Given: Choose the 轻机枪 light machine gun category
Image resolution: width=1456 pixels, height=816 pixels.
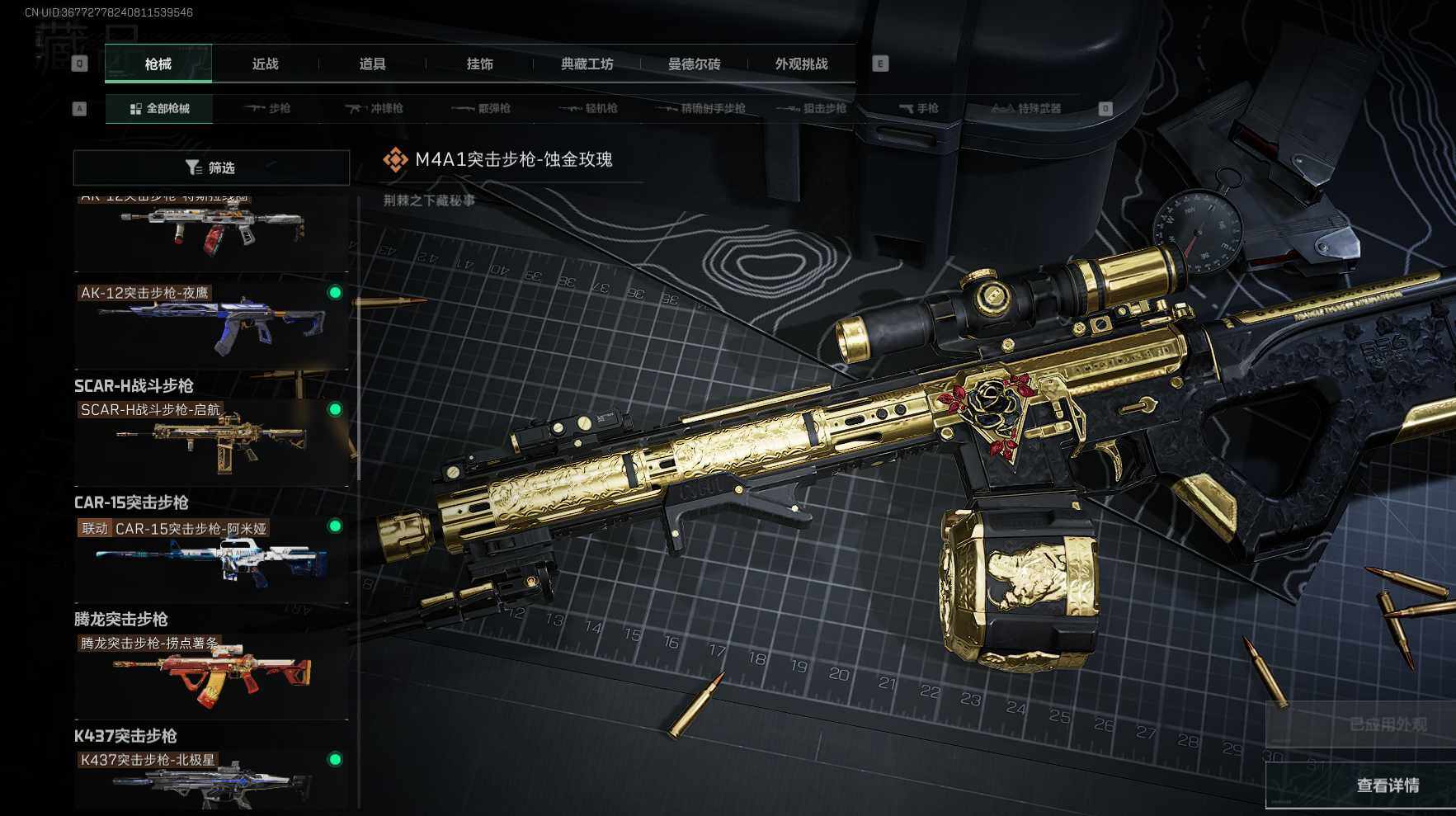Looking at the screenshot, I should 589,108.
